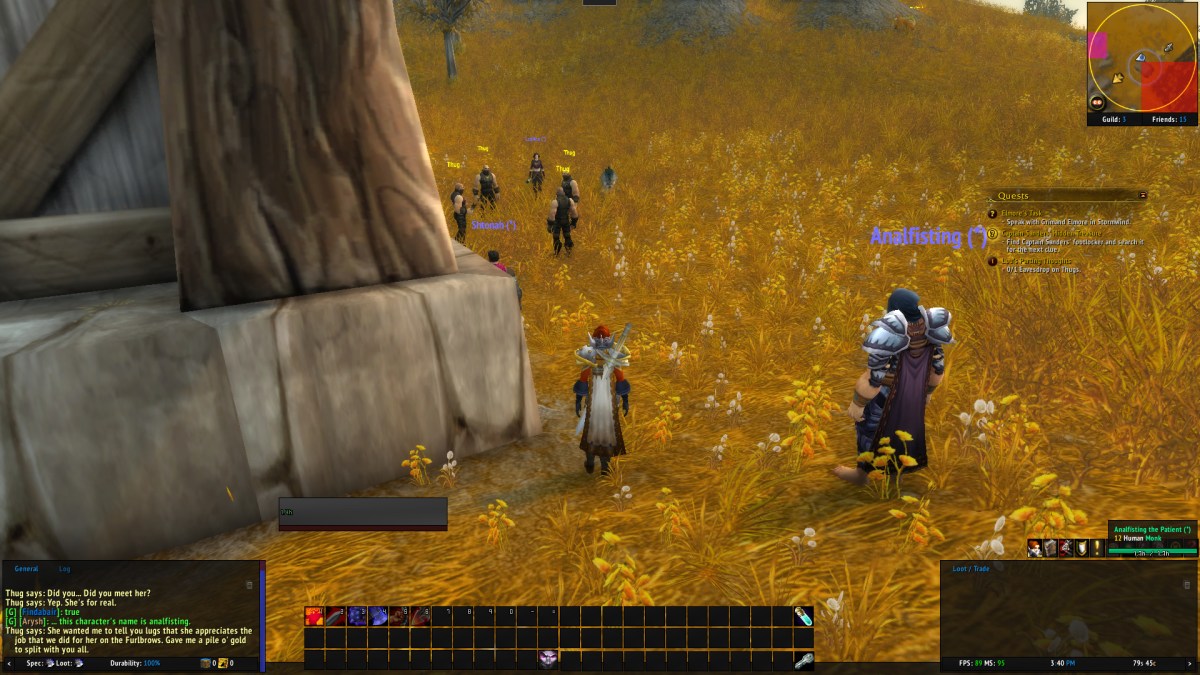1200x675 pixels.
Task: Open the Log chat tab
Action: coord(64,568)
